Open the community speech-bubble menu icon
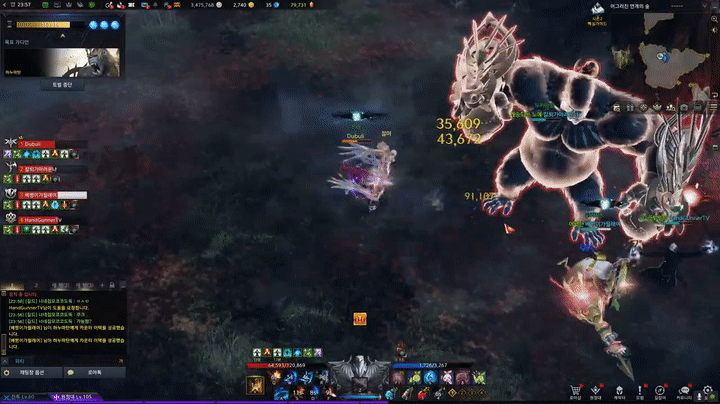This screenshot has height=404, width=720. (x=684, y=389)
